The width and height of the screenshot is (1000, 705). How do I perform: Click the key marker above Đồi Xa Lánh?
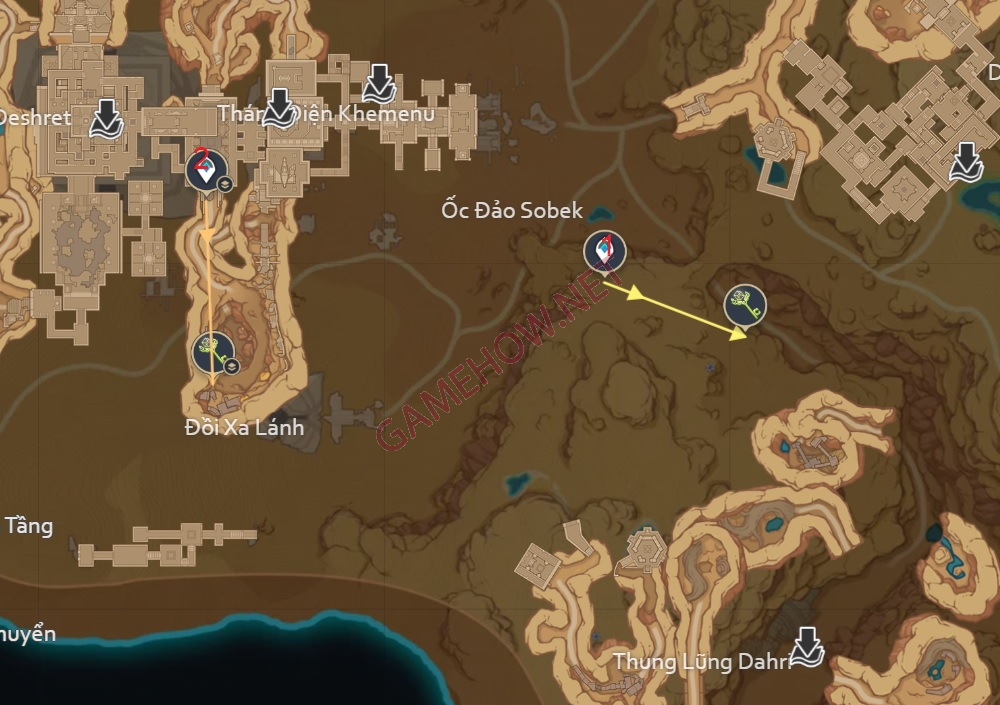[212, 350]
